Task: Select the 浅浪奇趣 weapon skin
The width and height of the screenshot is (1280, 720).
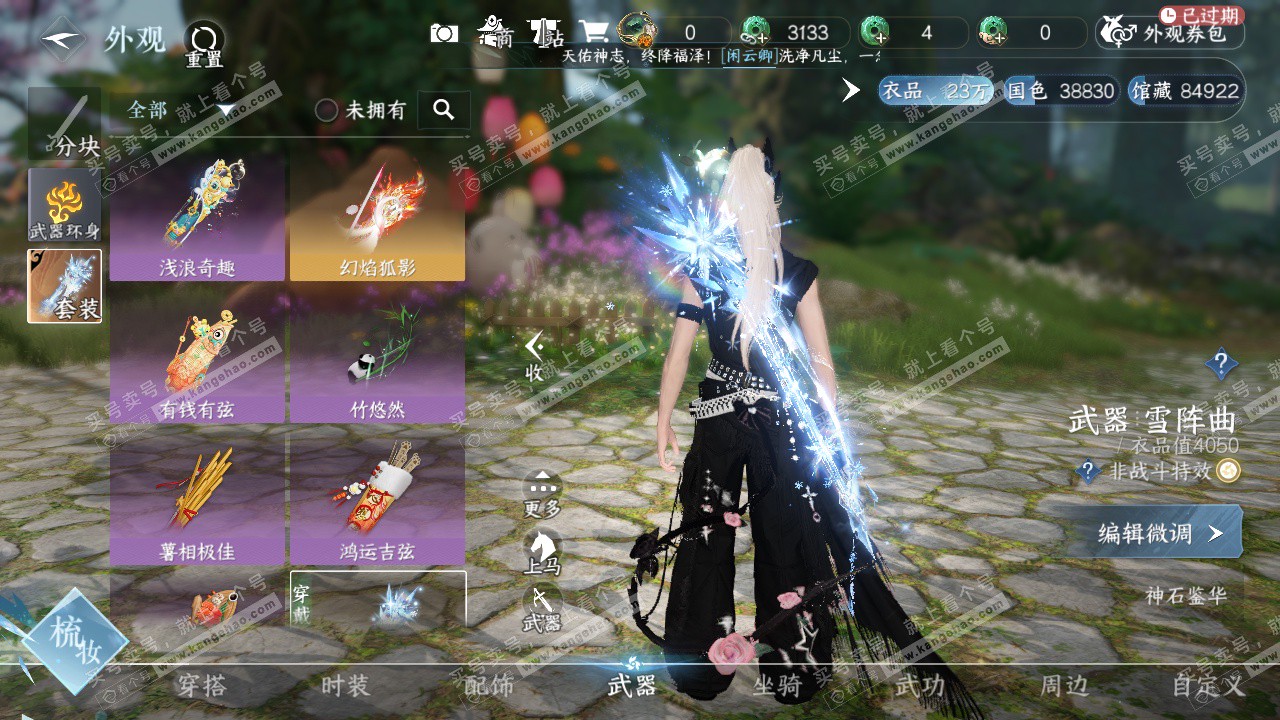Action: point(197,217)
